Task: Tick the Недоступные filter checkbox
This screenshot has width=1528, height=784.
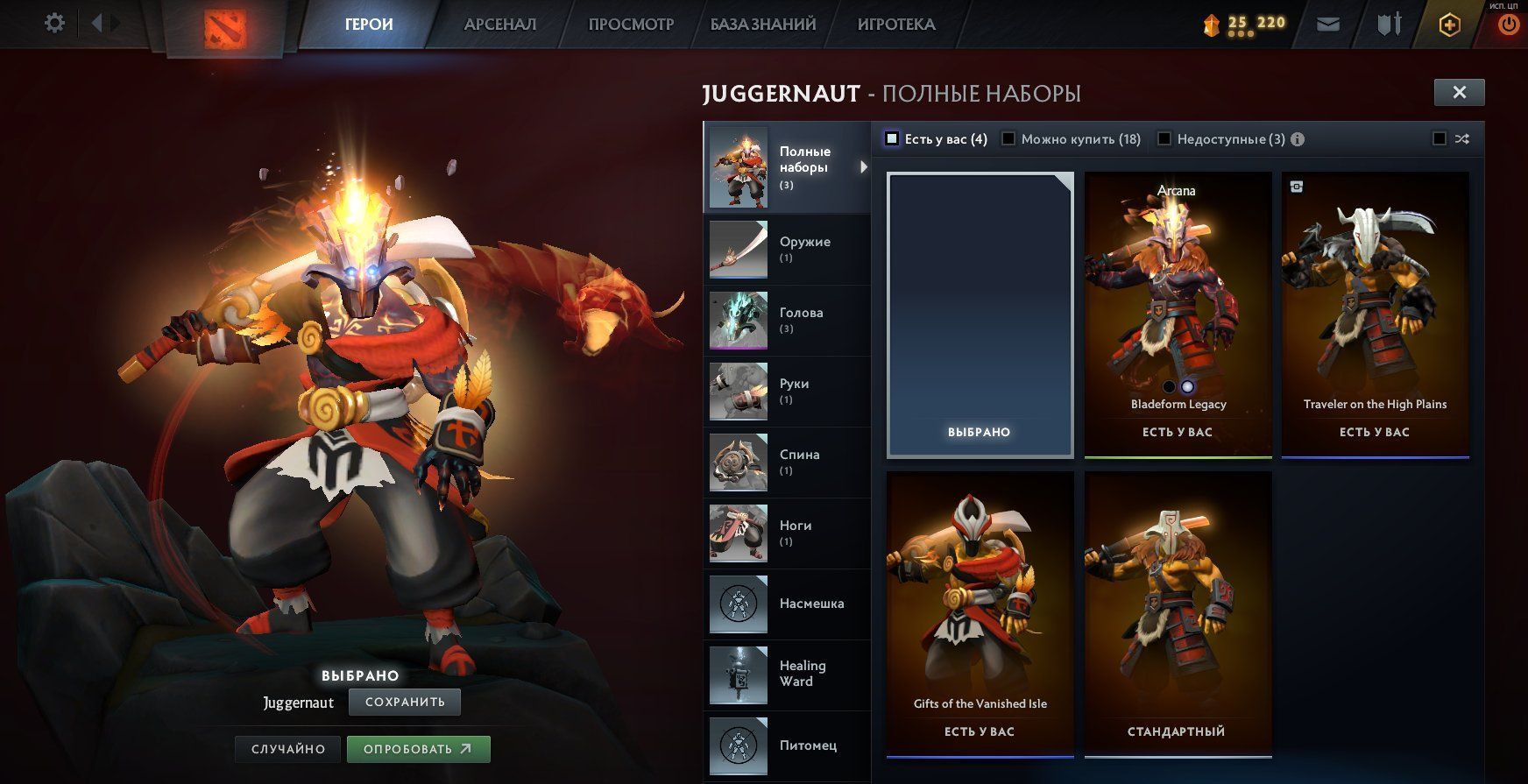Action: point(1164,138)
